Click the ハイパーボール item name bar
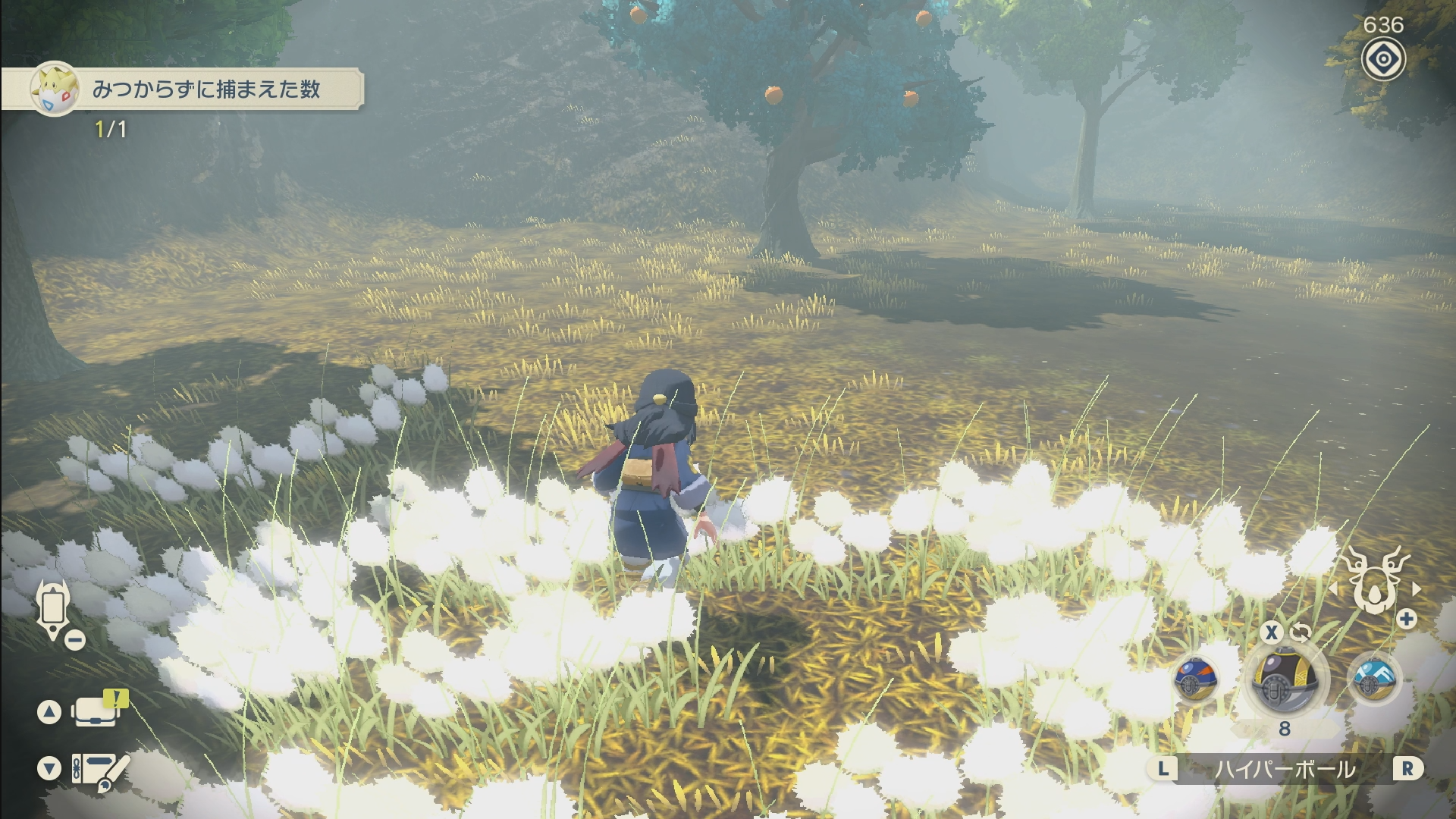This screenshot has width=1456, height=819. tap(1285, 769)
